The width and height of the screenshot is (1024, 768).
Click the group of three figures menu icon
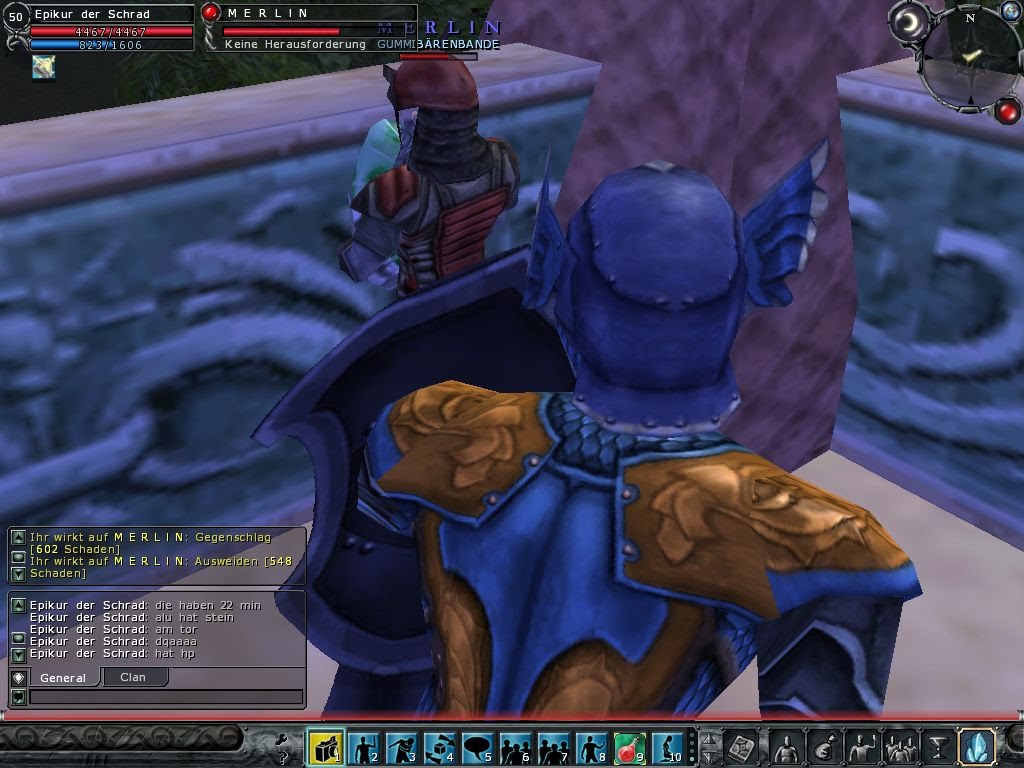(900, 747)
